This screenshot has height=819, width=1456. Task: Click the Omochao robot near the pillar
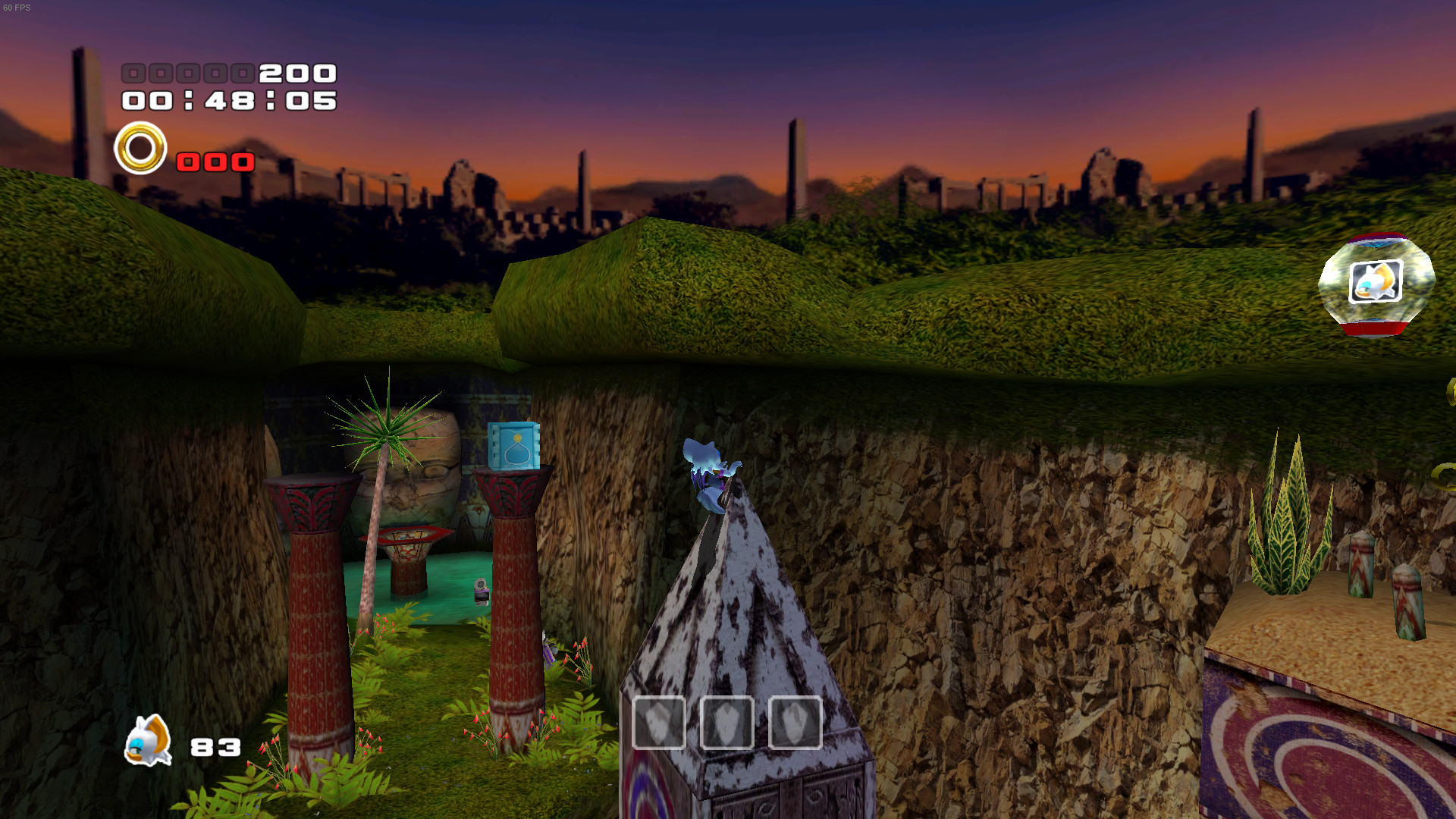(479, 590)
